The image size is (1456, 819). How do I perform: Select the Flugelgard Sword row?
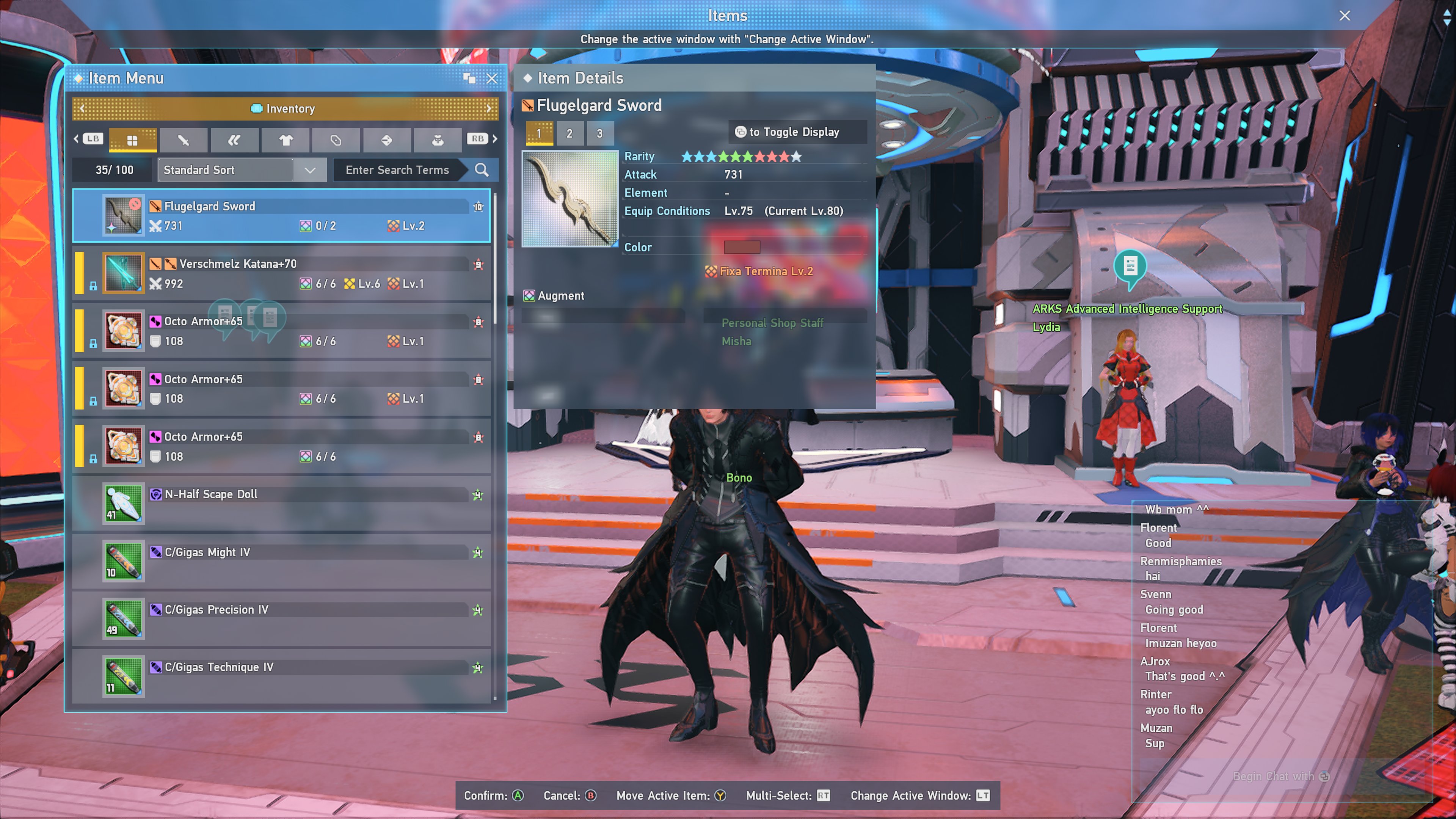[281, 216]
